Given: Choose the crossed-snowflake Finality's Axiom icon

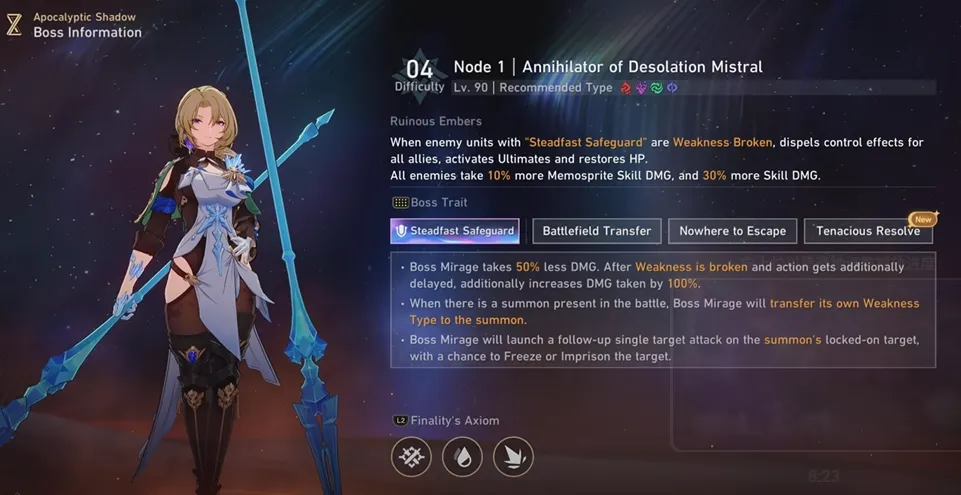Looking at the screenshot, I should (411, 457).
